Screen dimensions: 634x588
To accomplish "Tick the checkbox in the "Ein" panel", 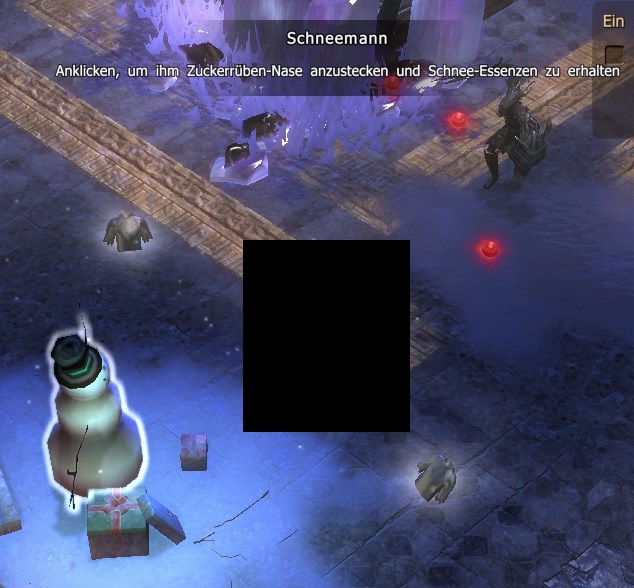I will tap(614, 54).
